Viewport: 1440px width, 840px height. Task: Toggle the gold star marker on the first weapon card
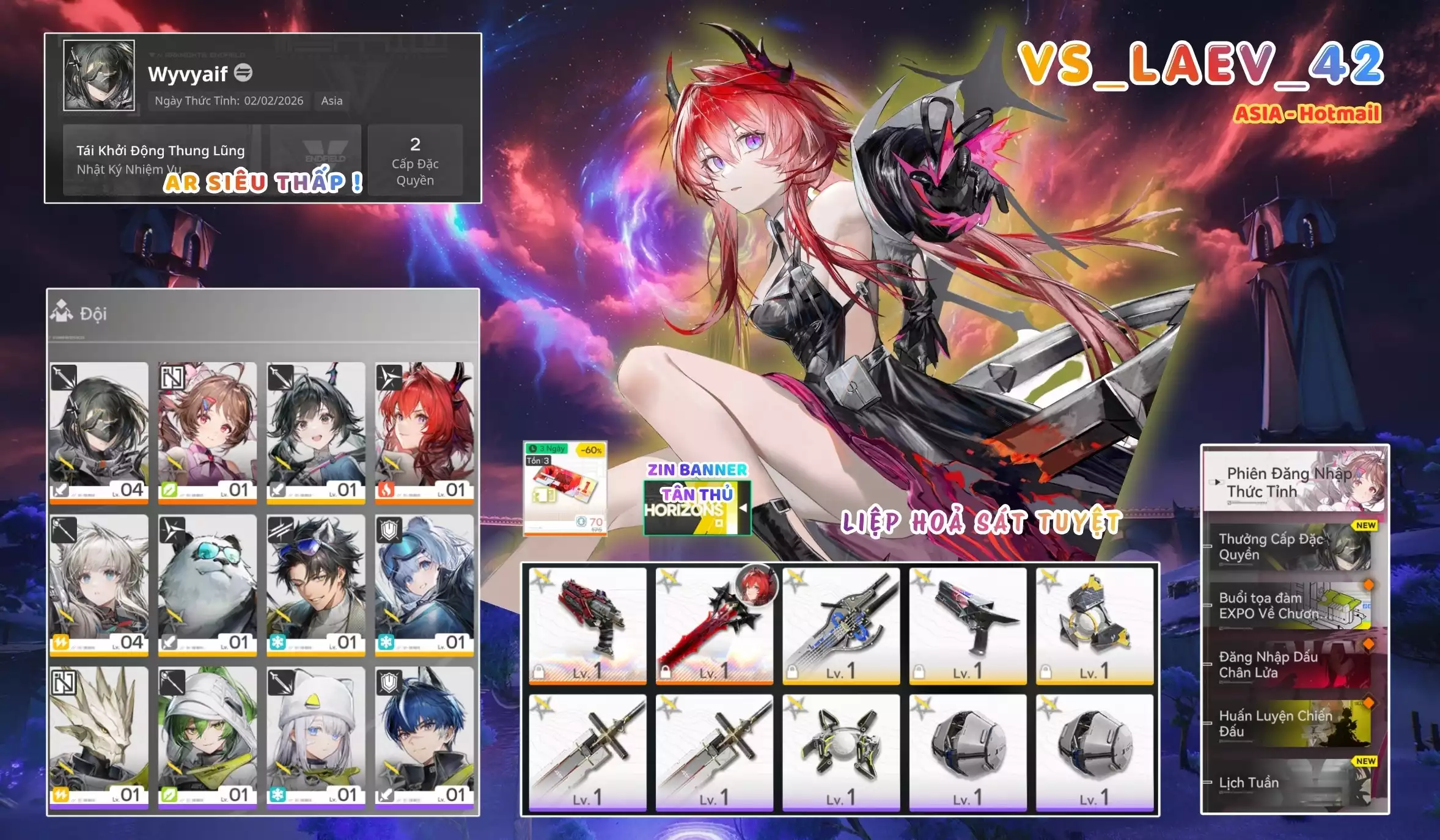pos(542,578)
